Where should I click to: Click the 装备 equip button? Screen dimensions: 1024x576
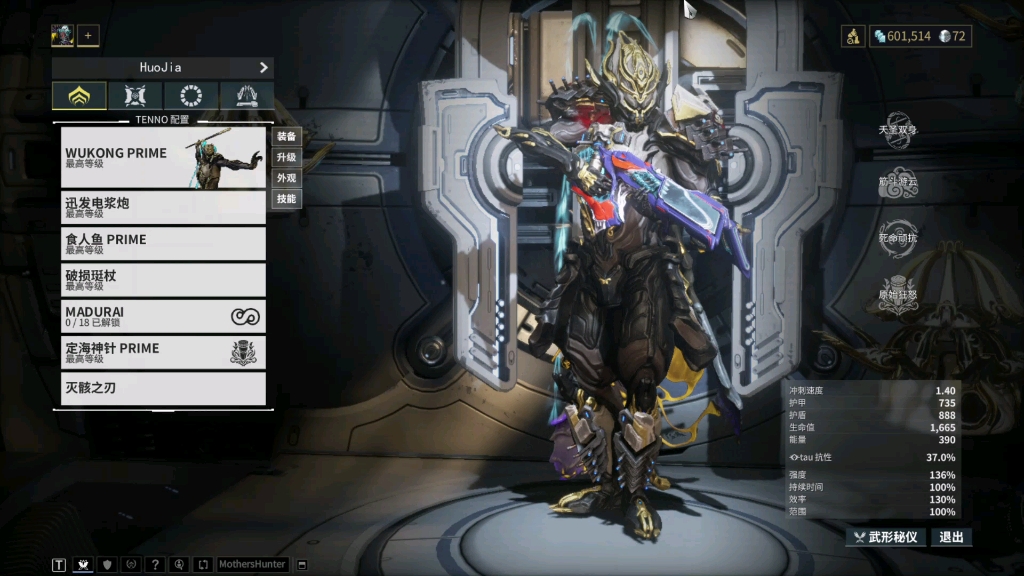tap(287, 136)
